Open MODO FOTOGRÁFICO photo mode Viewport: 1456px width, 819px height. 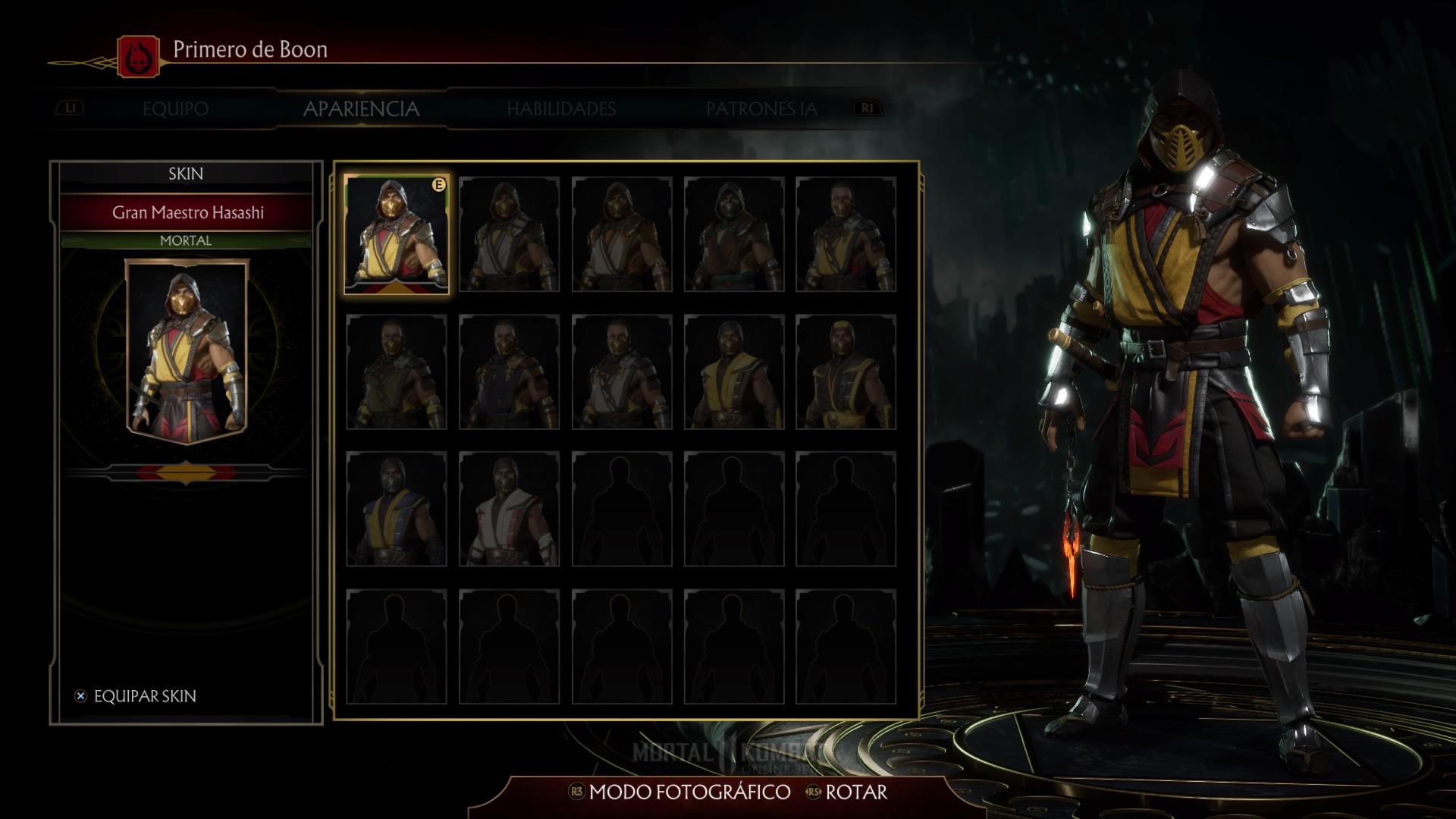tap(689, 792)
